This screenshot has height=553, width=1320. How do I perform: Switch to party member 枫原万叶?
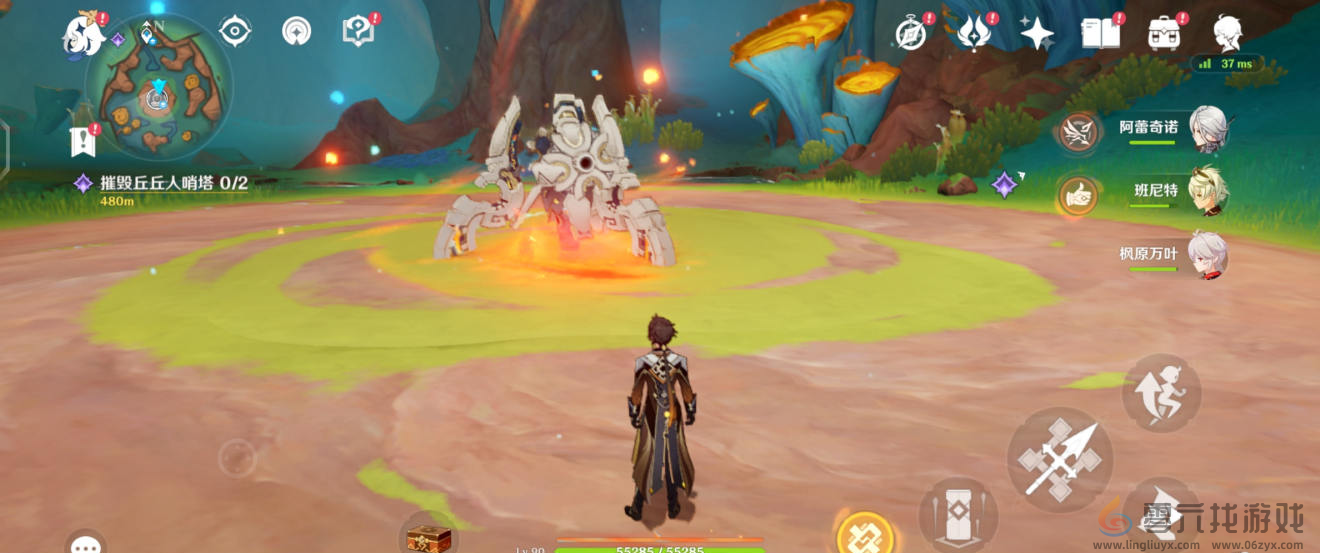click(x=1207, y=254)
